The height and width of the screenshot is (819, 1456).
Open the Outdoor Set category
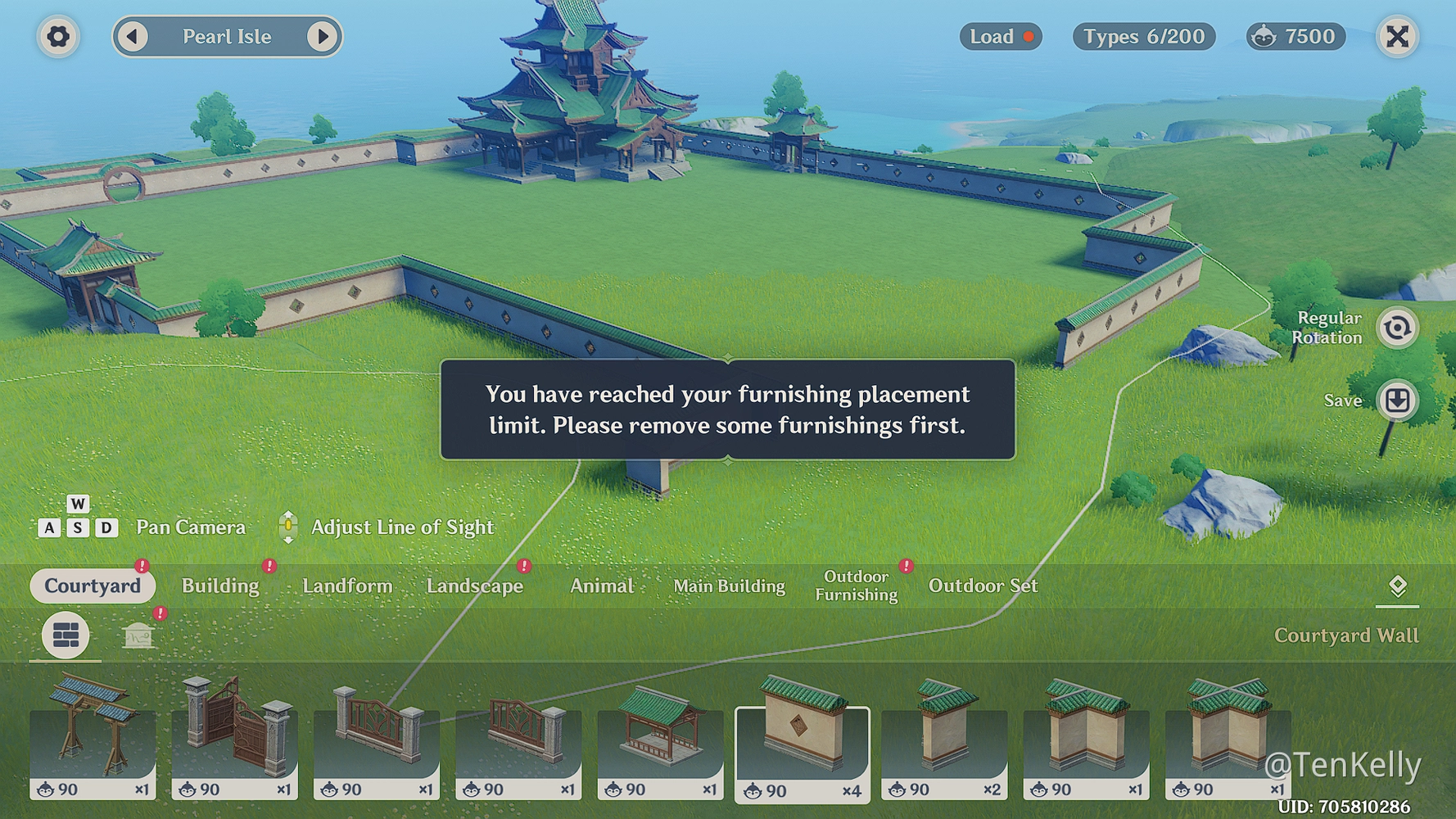(x=983, y=586)
